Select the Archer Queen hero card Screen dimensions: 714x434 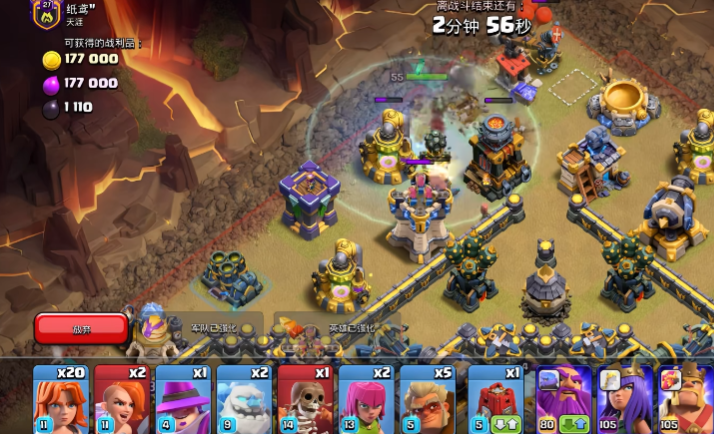(625, 398)
